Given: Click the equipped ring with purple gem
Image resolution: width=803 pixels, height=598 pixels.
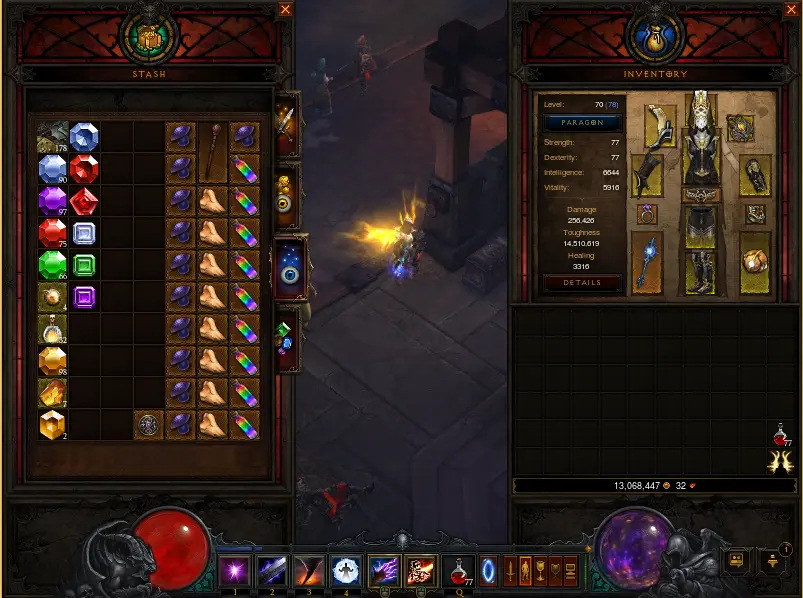Looking at the screenshot, I should 647,214.
